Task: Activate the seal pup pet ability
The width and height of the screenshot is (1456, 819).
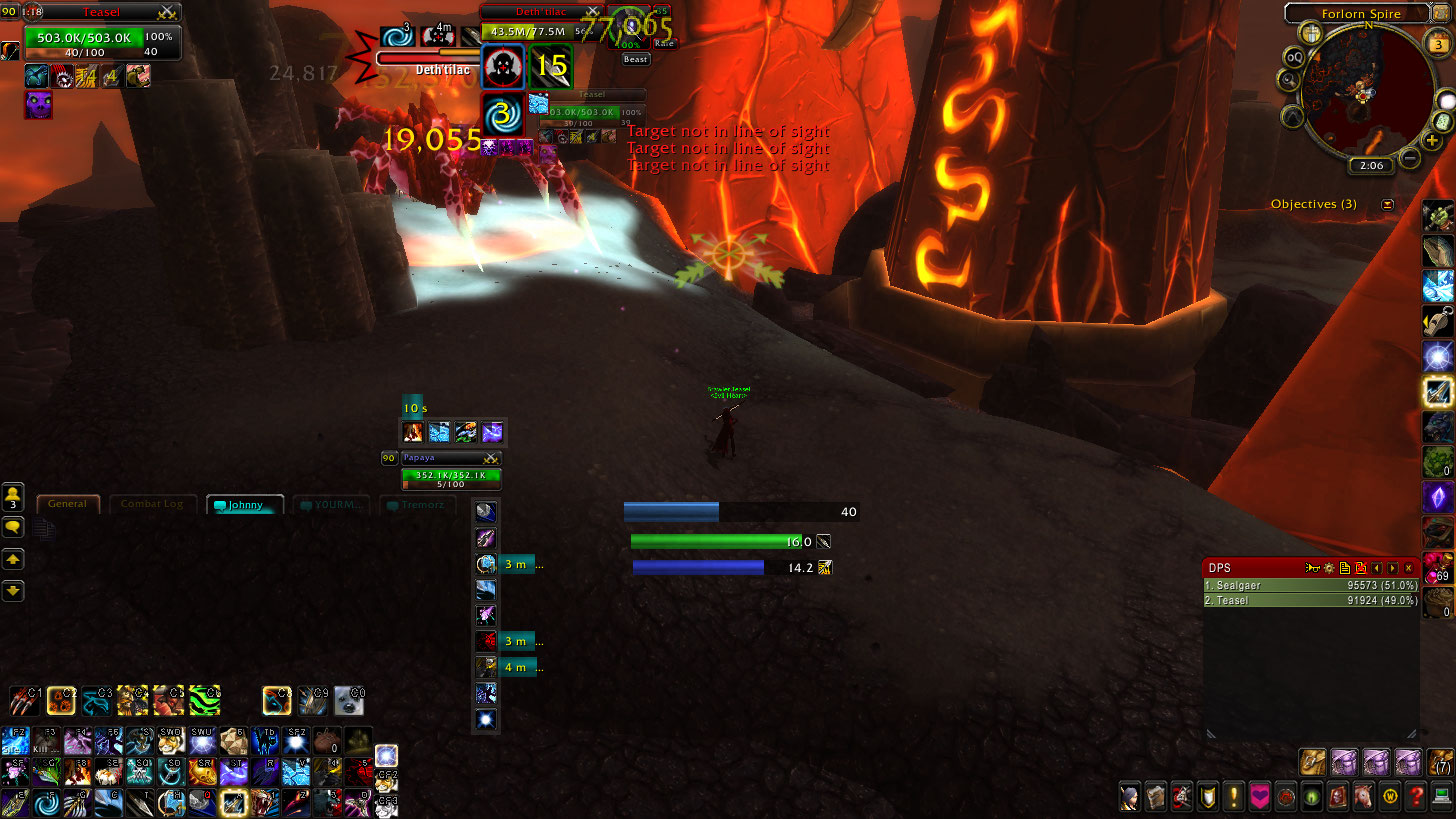Action: 349,699
